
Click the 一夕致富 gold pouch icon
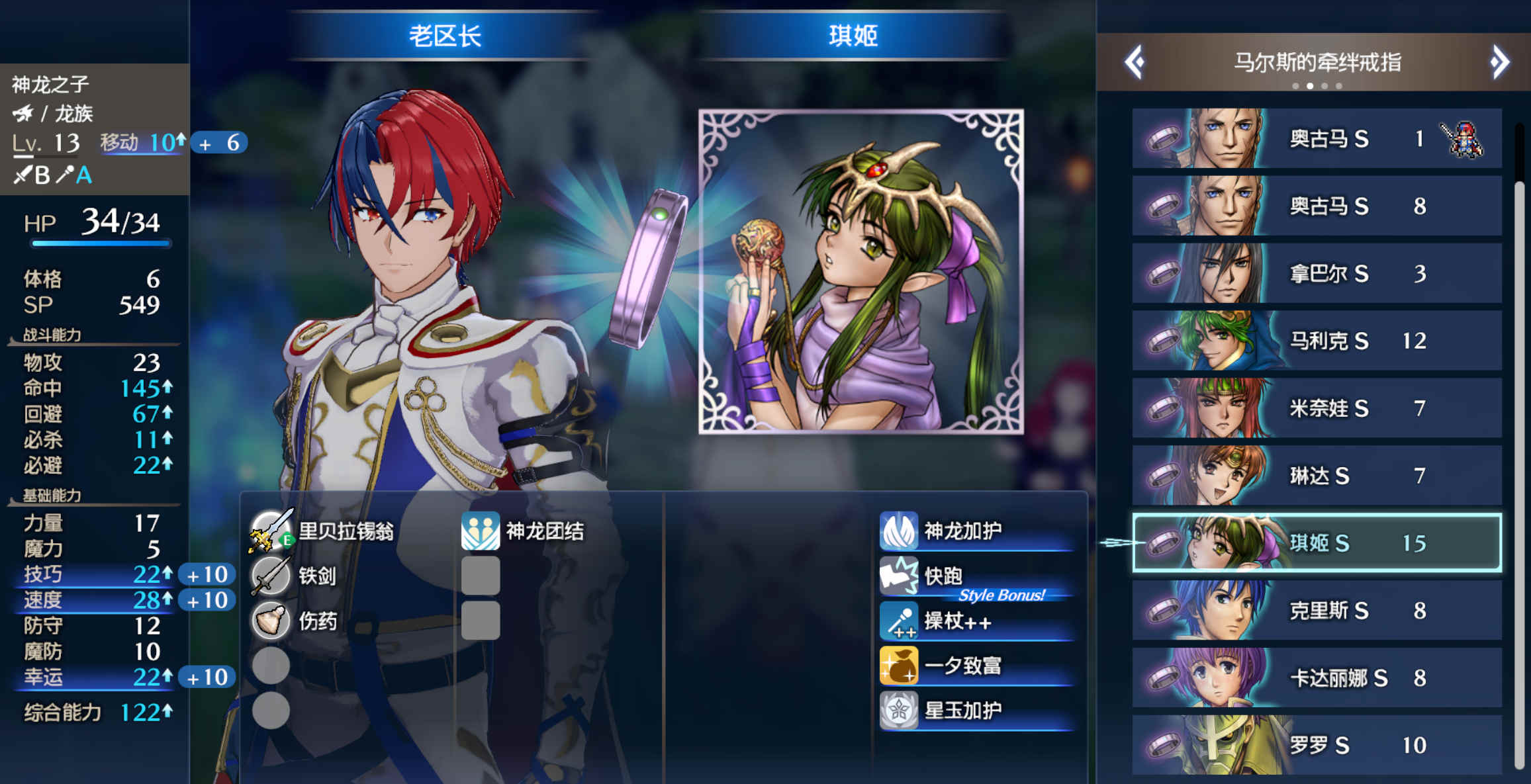coord(900,665)
